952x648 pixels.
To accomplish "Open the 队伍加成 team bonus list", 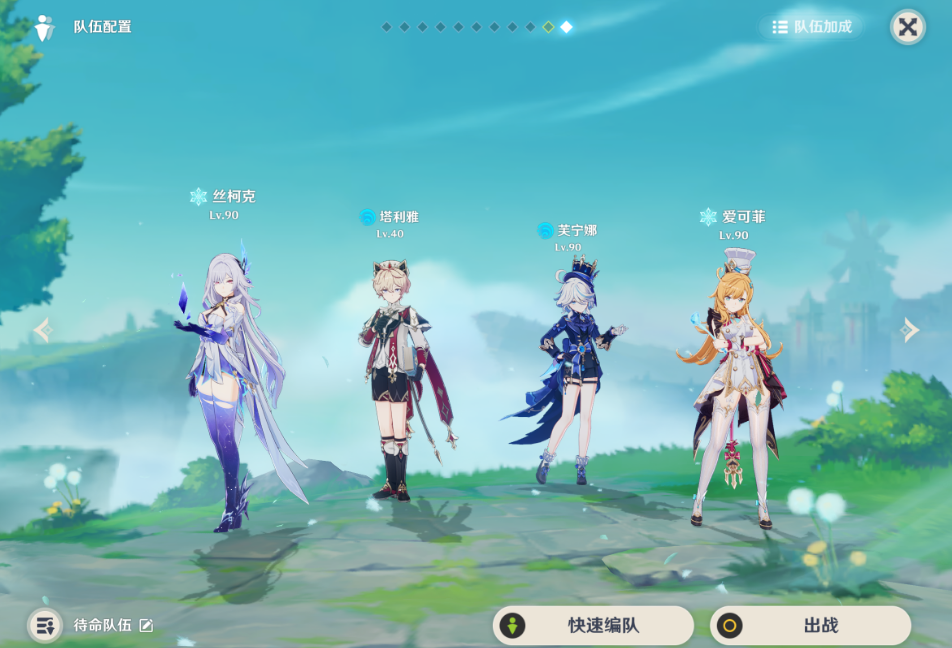I will pos(812,27).
